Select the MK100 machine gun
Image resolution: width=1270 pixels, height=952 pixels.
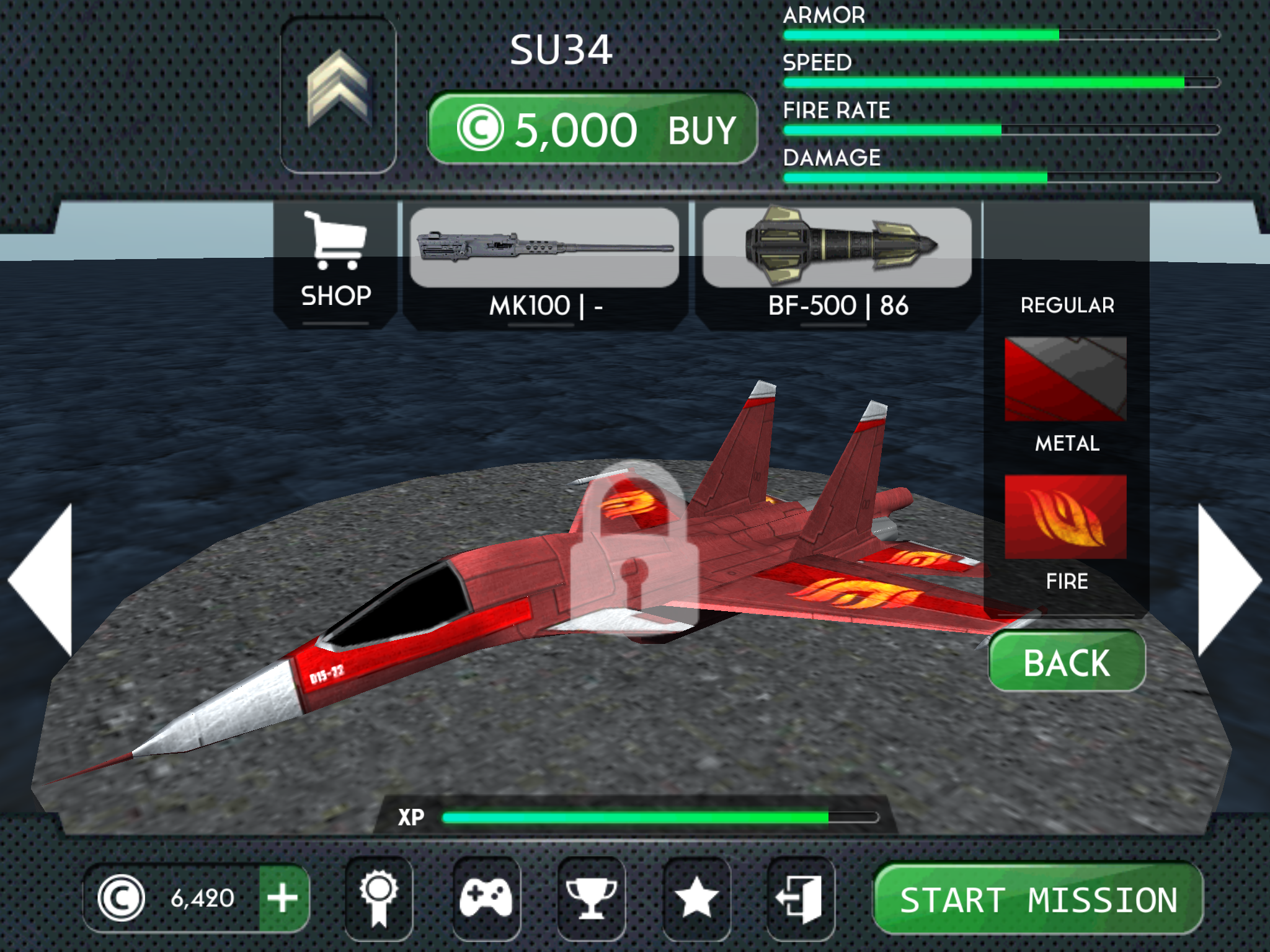coord(546,254)
